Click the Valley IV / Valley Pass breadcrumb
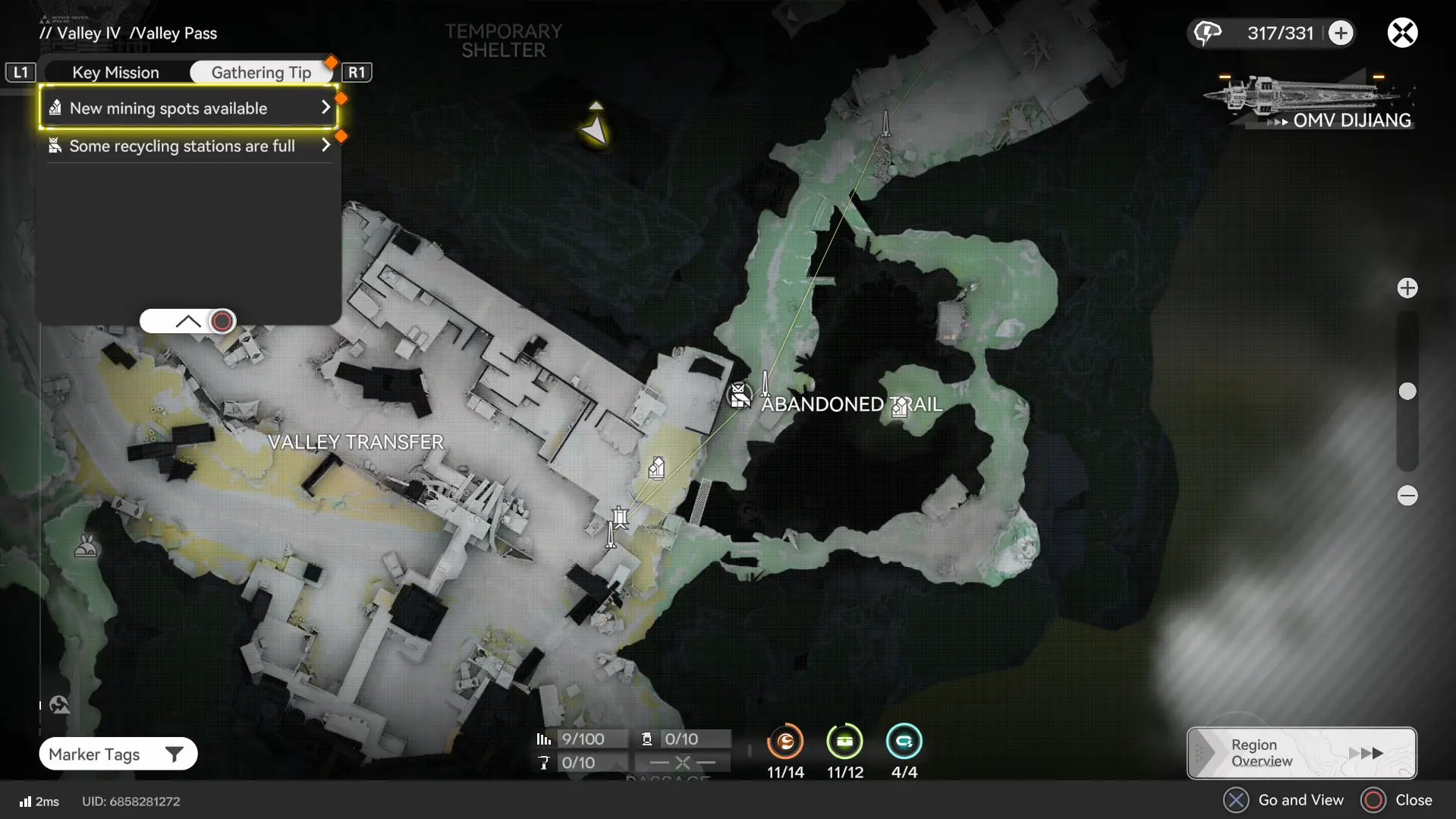Image resolution: width=1456 pixels, height=819 pixels. pos(128,33)
